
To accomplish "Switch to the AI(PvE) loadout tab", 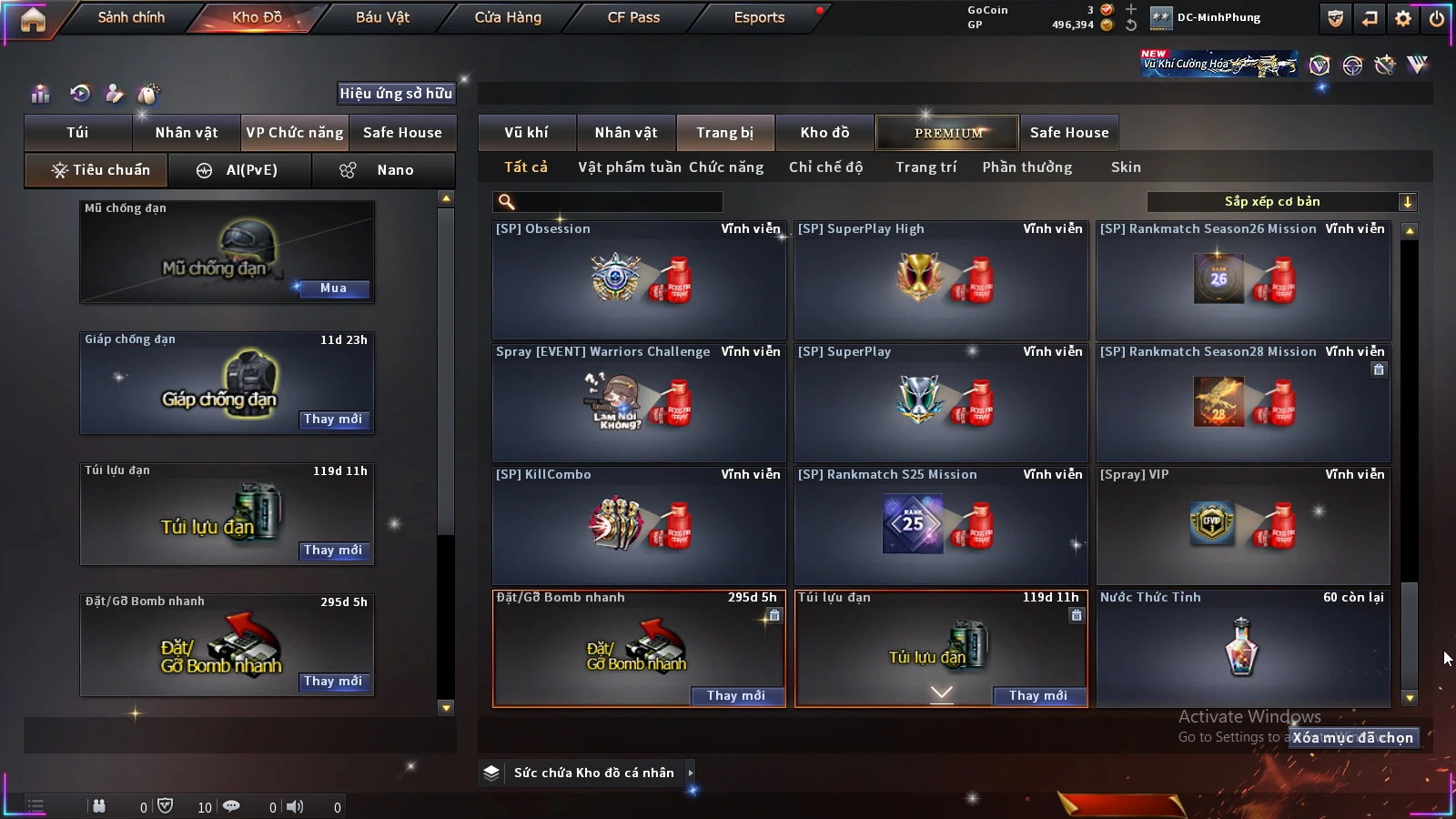I will coord(240,170).
